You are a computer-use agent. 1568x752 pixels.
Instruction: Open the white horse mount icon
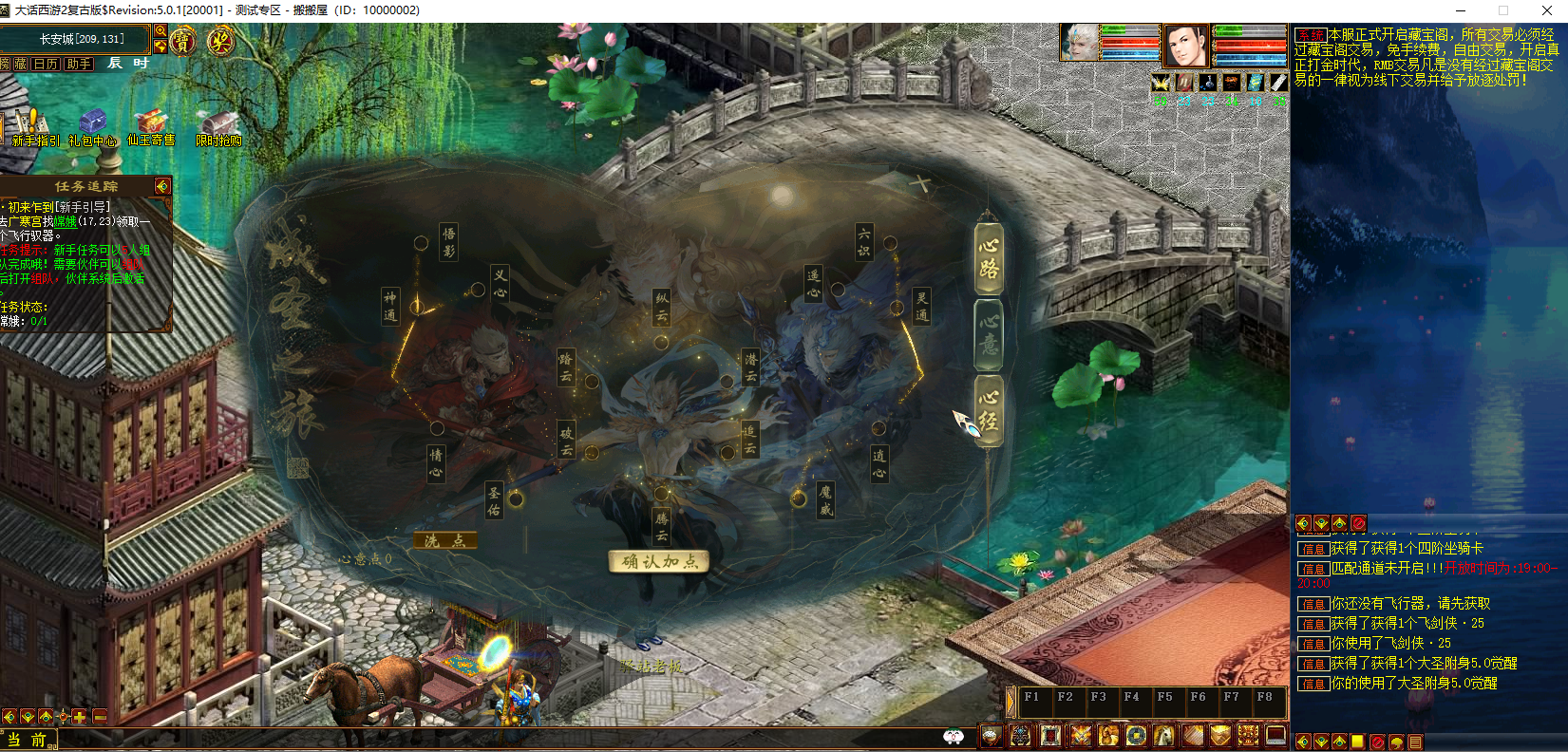coord(1164,736)
